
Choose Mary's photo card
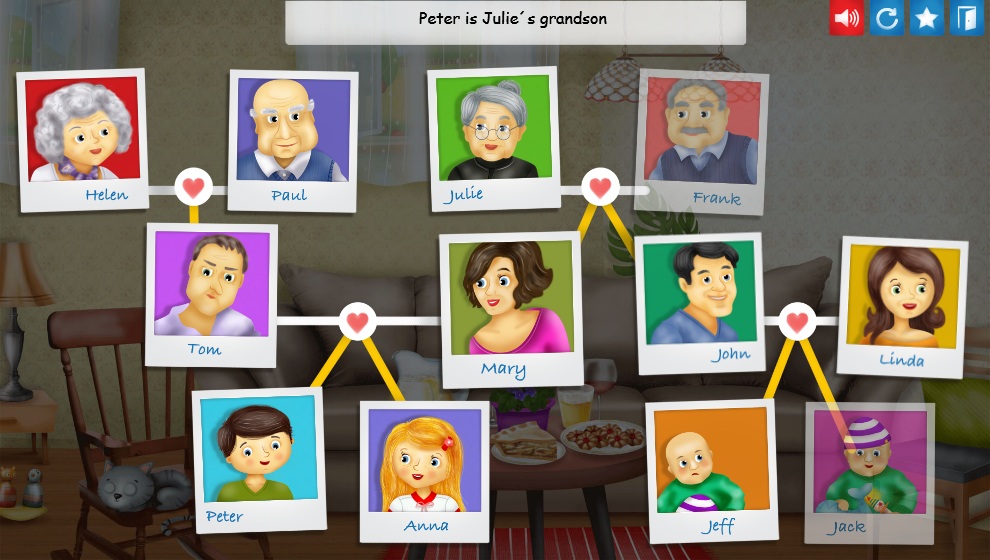pyautogui.click(x=511, y=306)
